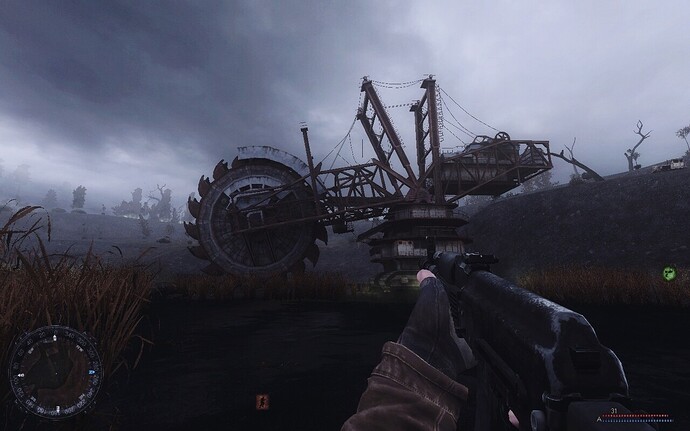Click the green weapon status indicator icon
The height and width of the screenshot is (431, 690).
(668, 273)
